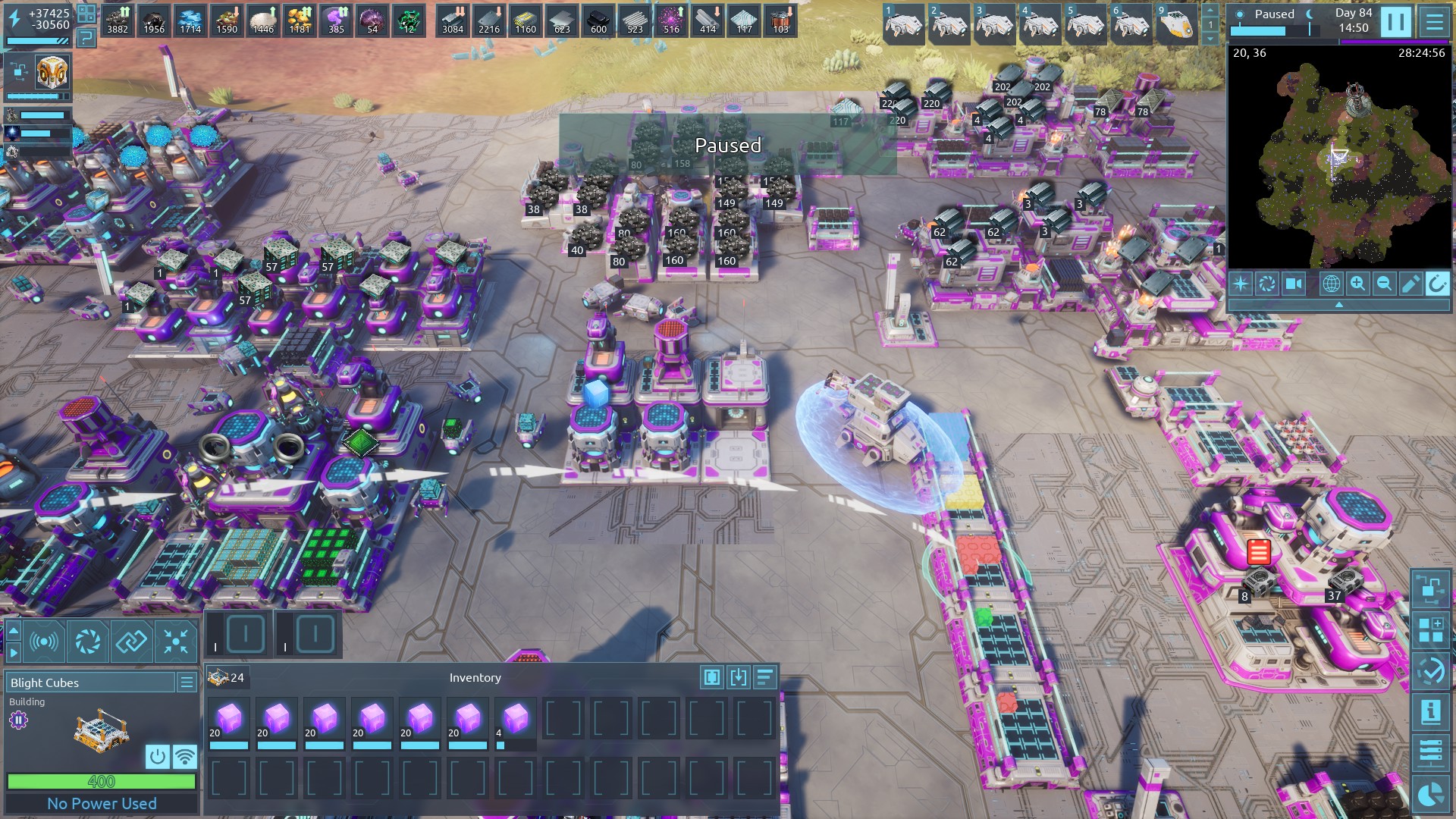Zoom out on the minimap
Image resolution: width=1456 pixels, height=819 pixels.
[x=1384, y=284]
